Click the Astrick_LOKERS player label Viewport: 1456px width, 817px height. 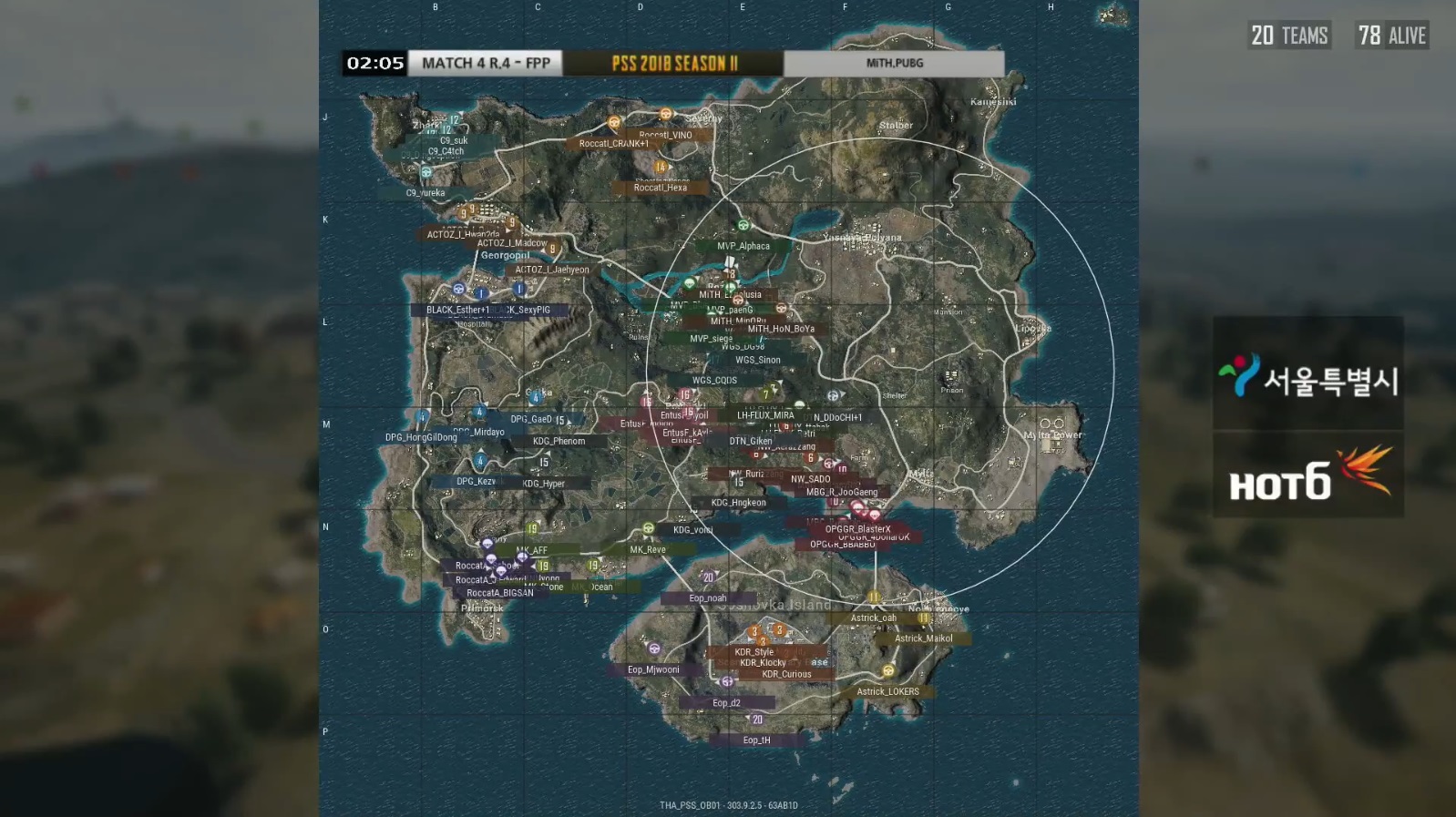(887, 691)
